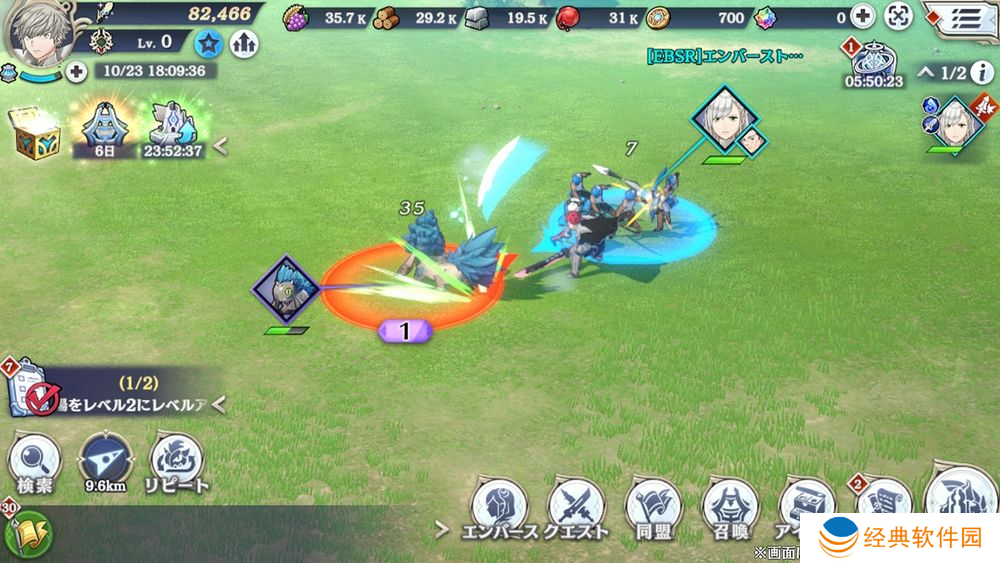Activate the リピート repeat button
This screenshot has height=563, width=1000.
176,464
